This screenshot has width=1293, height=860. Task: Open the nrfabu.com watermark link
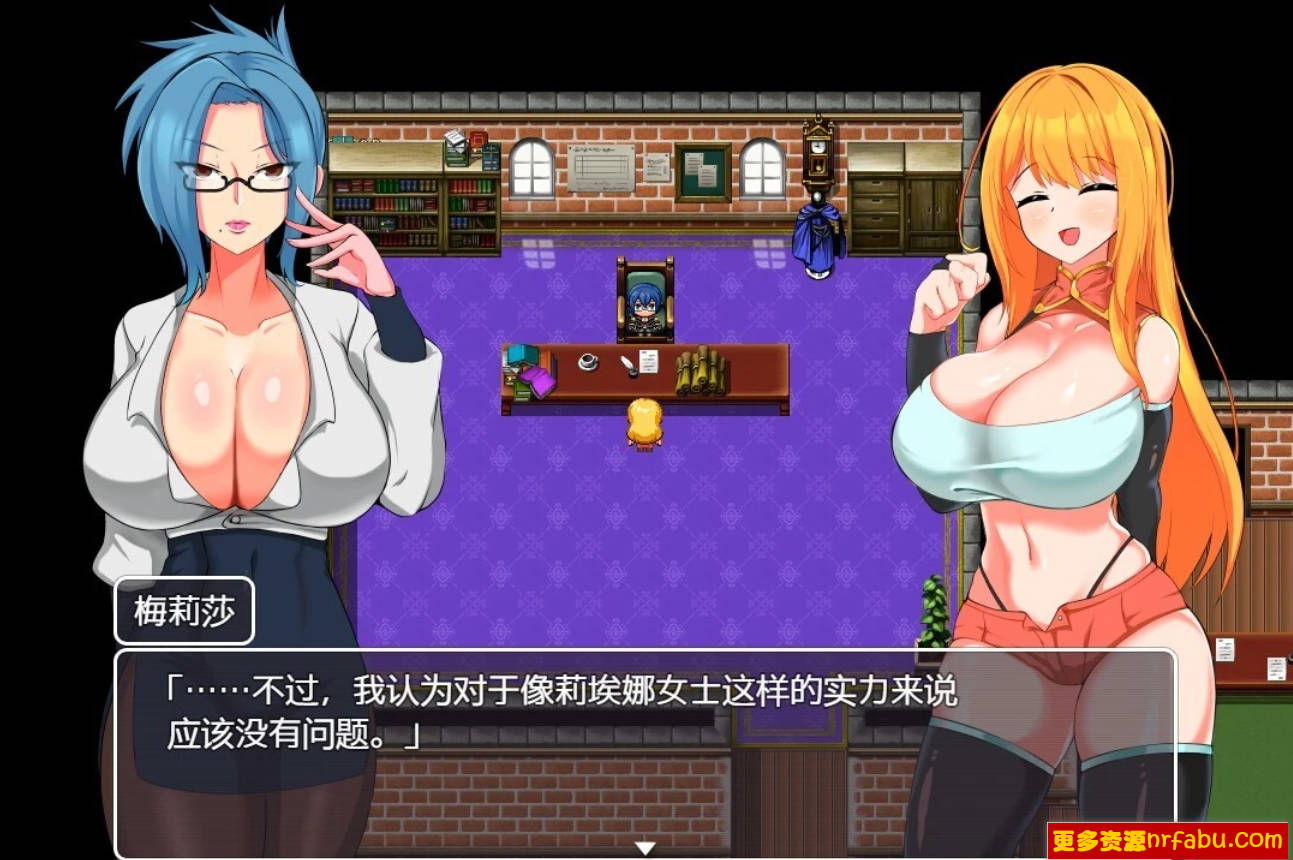point(1198,838)
